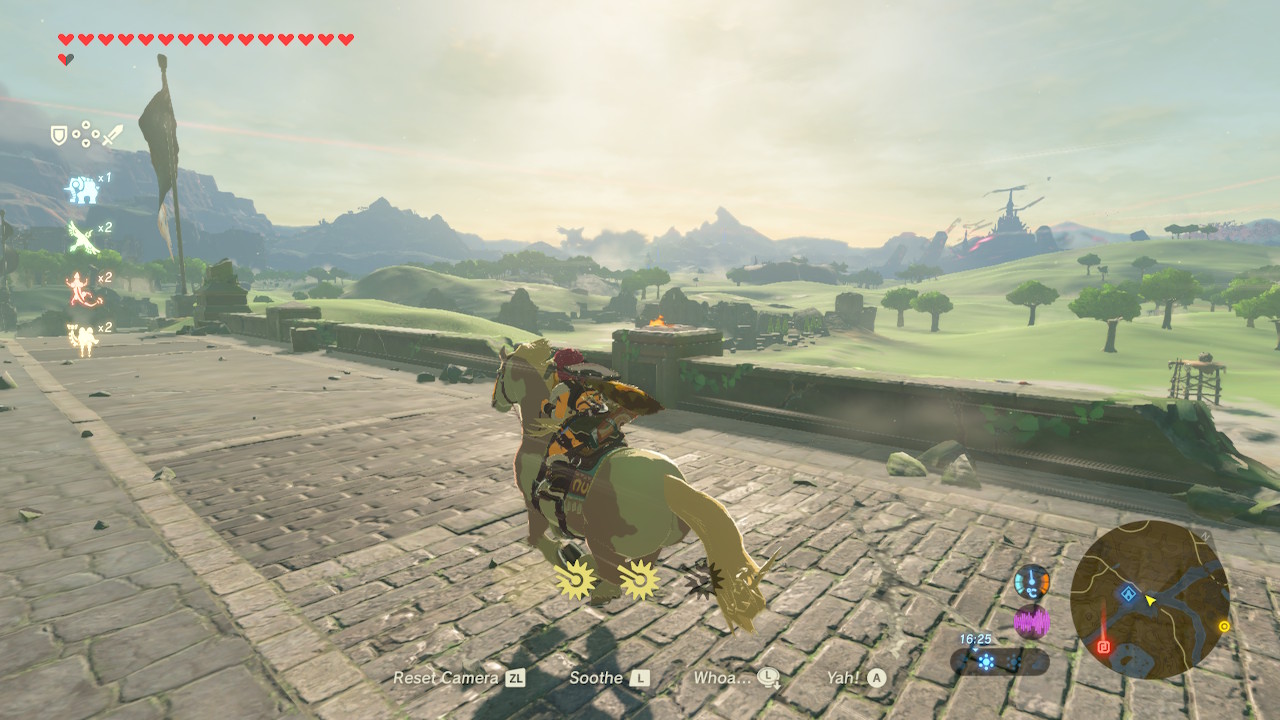Viewport: 1280px width, 720px height.
Task: Activate the red lizard Daruk's Protection ability
Action: tap(80, 289)
